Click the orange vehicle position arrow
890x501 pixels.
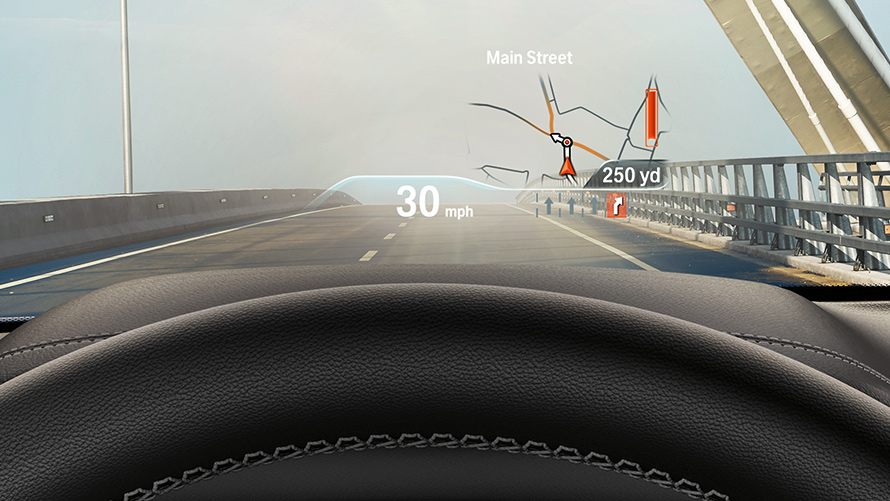pos(568,165)
